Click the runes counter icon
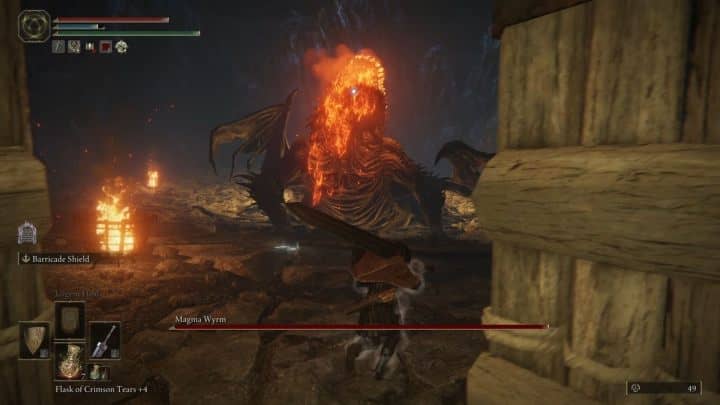 [x=637, y=387]
